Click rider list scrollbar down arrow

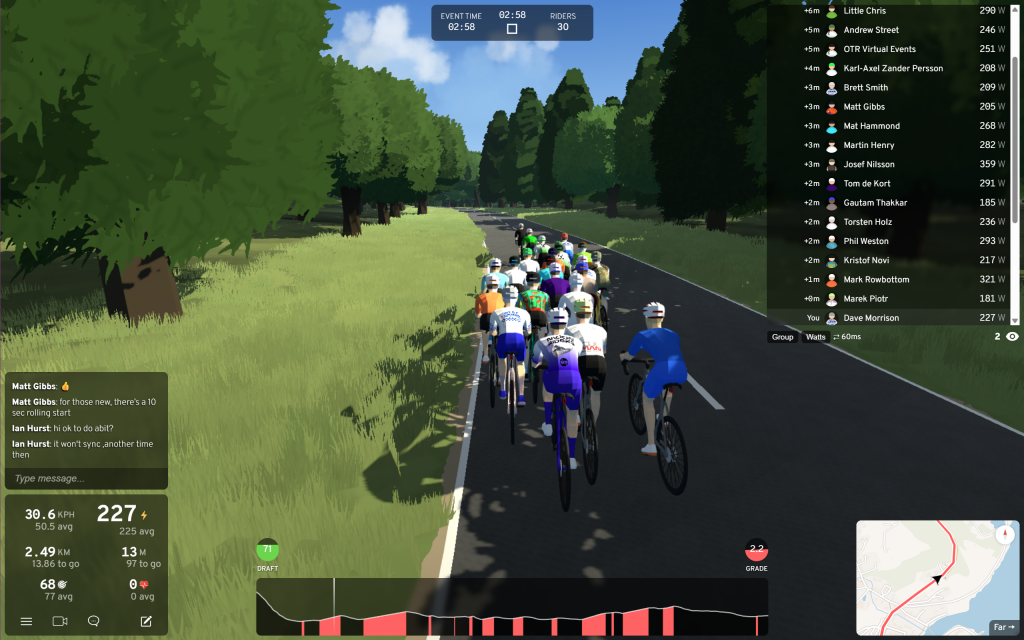click(x=1015, y=320)
